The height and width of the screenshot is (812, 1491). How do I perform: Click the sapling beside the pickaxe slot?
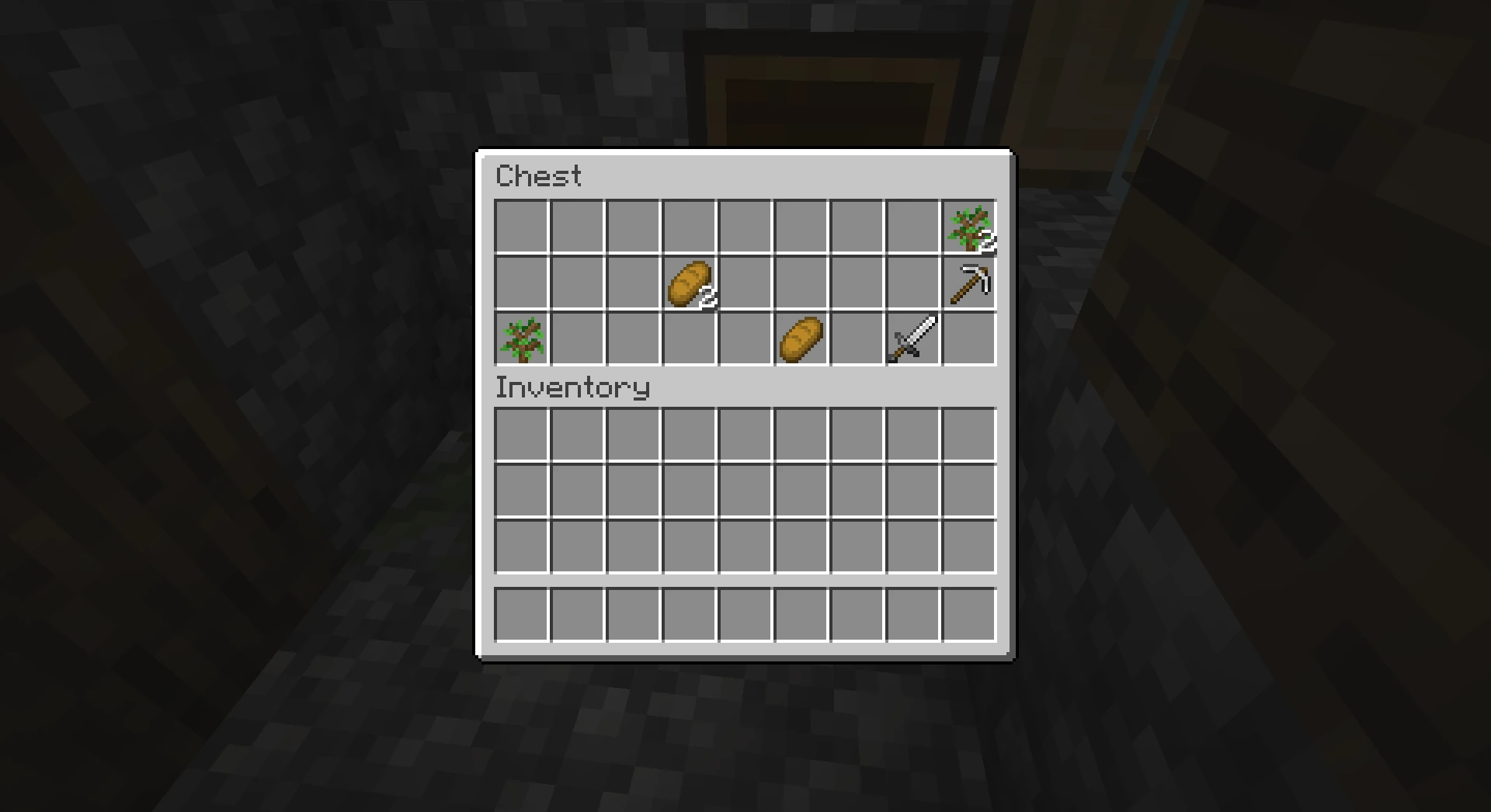[x=968, y=225]
